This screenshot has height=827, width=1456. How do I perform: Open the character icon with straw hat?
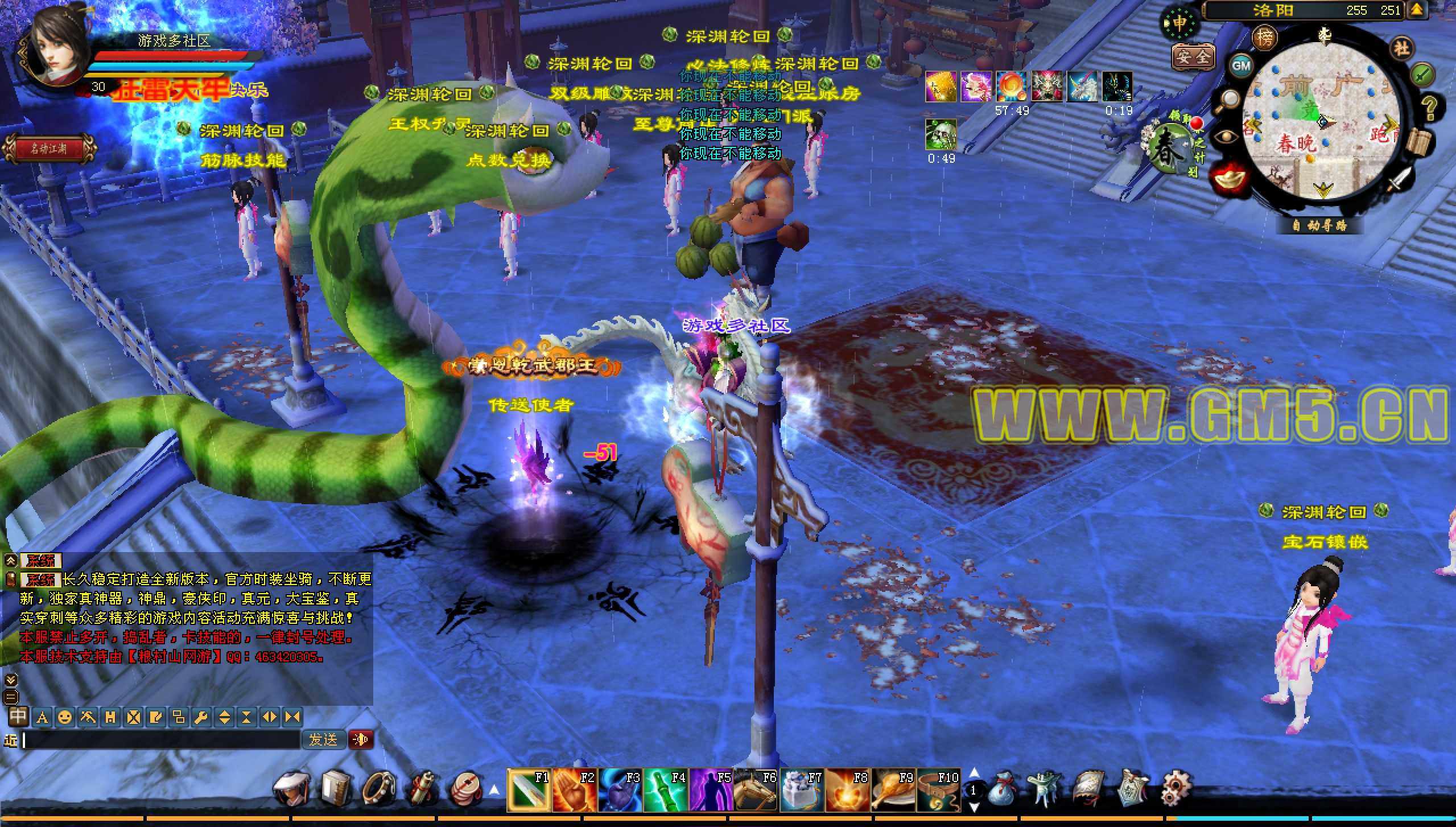(292, 789)
